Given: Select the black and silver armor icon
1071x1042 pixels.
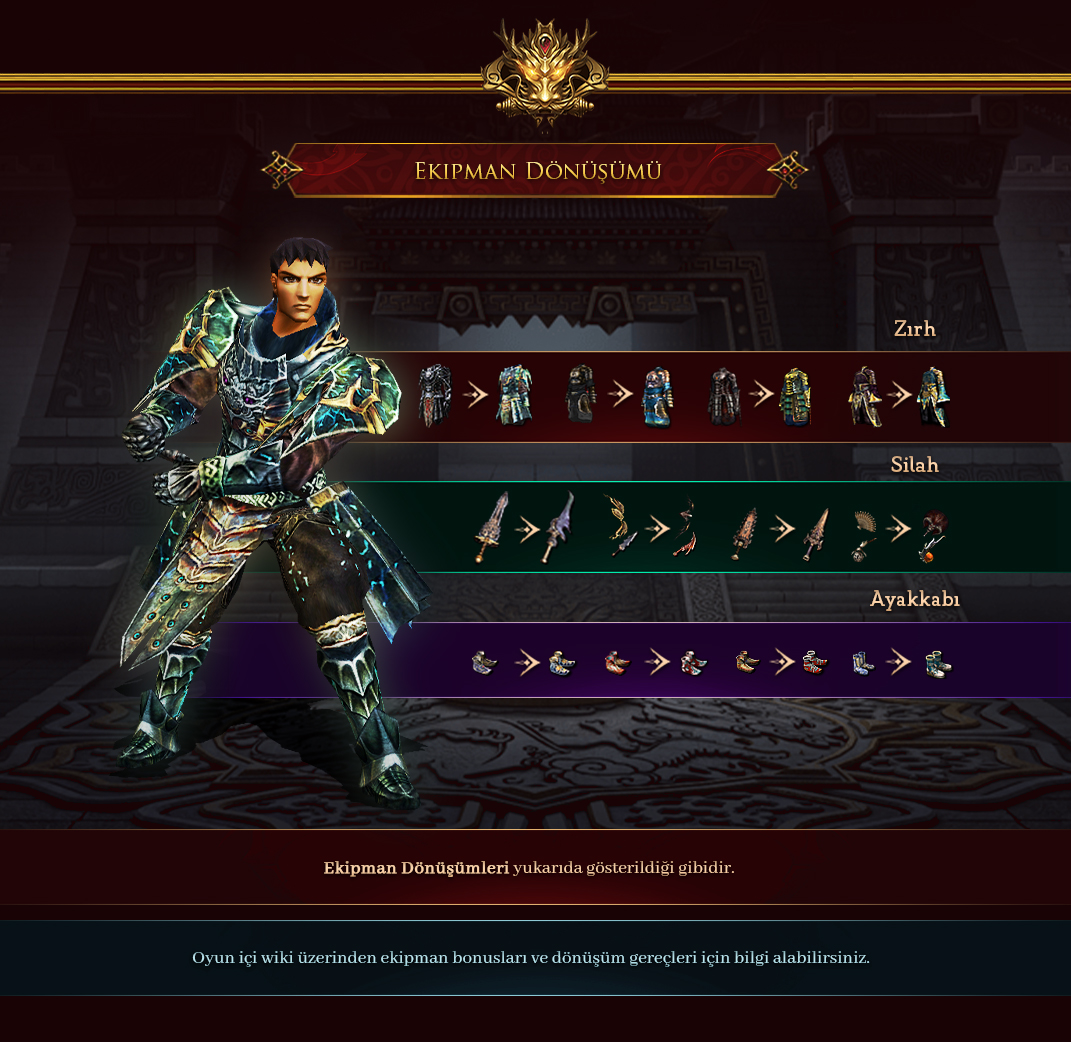Looking at the screenshot, I should tap(435, 396).
